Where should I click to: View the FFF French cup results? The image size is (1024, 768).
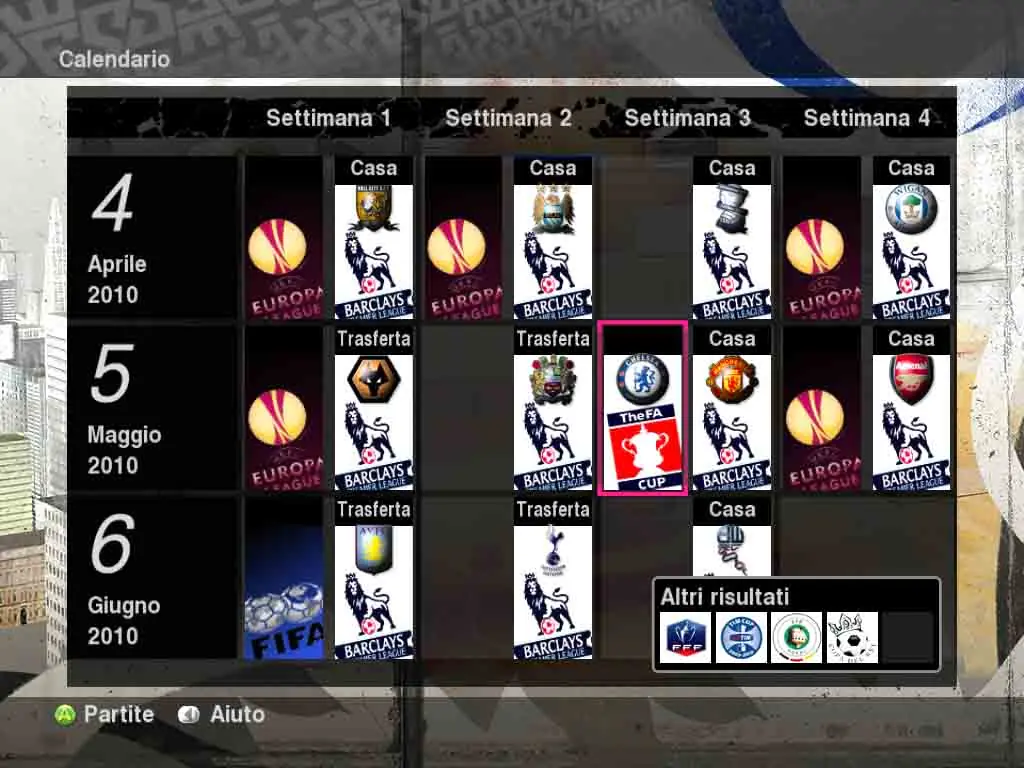pos(686,637)
